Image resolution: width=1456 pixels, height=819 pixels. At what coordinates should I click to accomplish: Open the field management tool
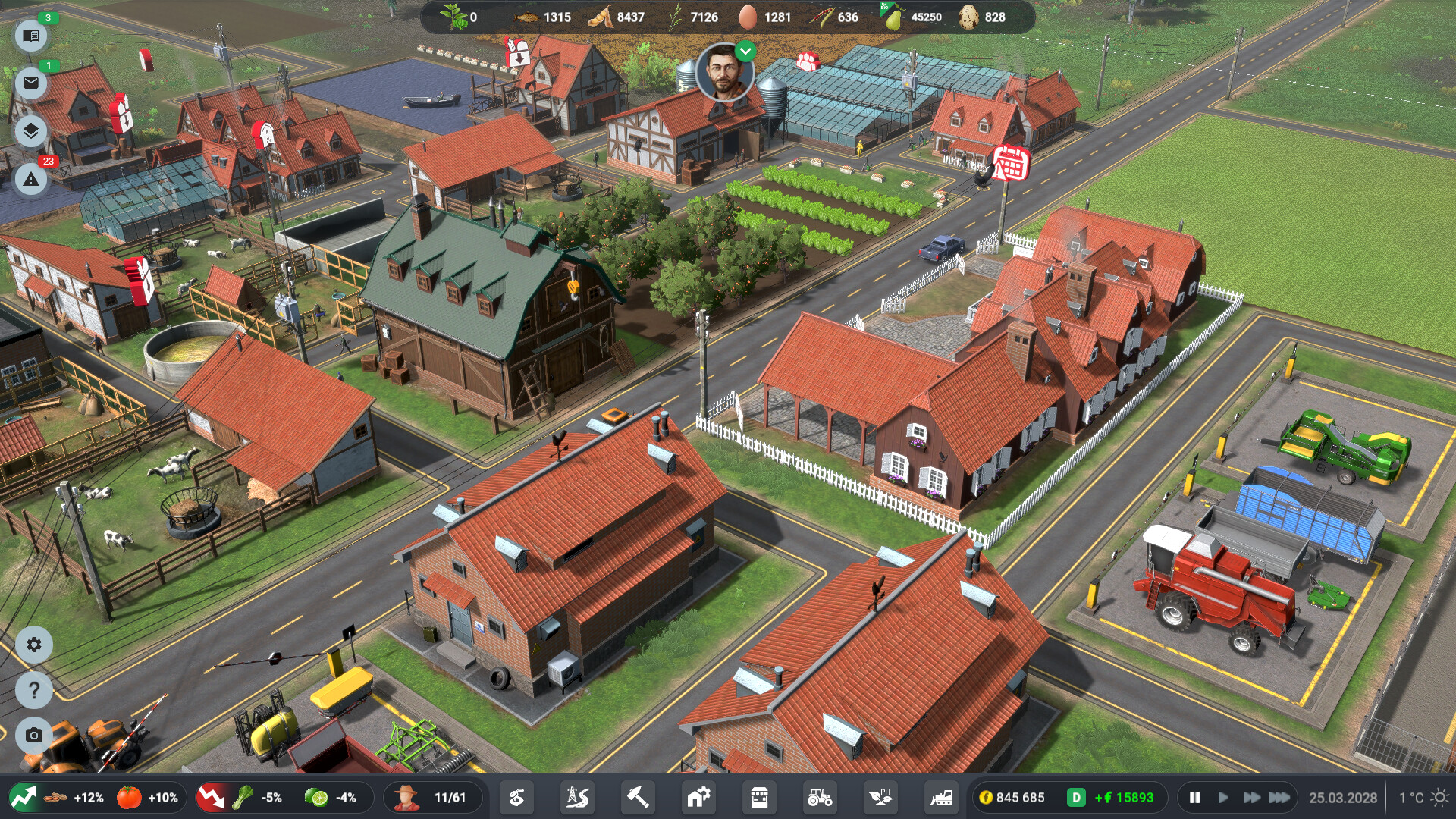tap(516, 798)
